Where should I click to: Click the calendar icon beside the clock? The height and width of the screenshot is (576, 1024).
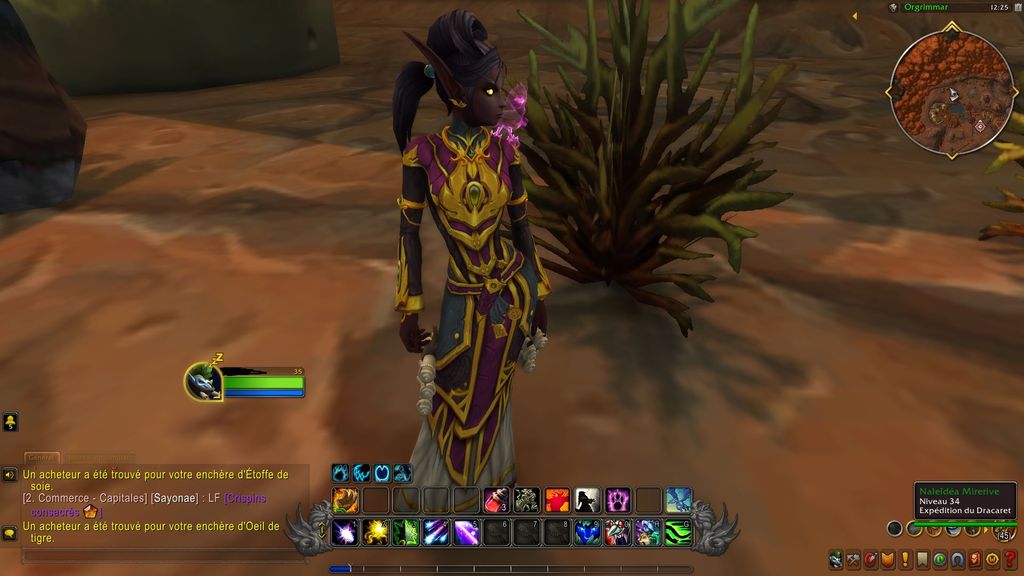pos(893,7)
